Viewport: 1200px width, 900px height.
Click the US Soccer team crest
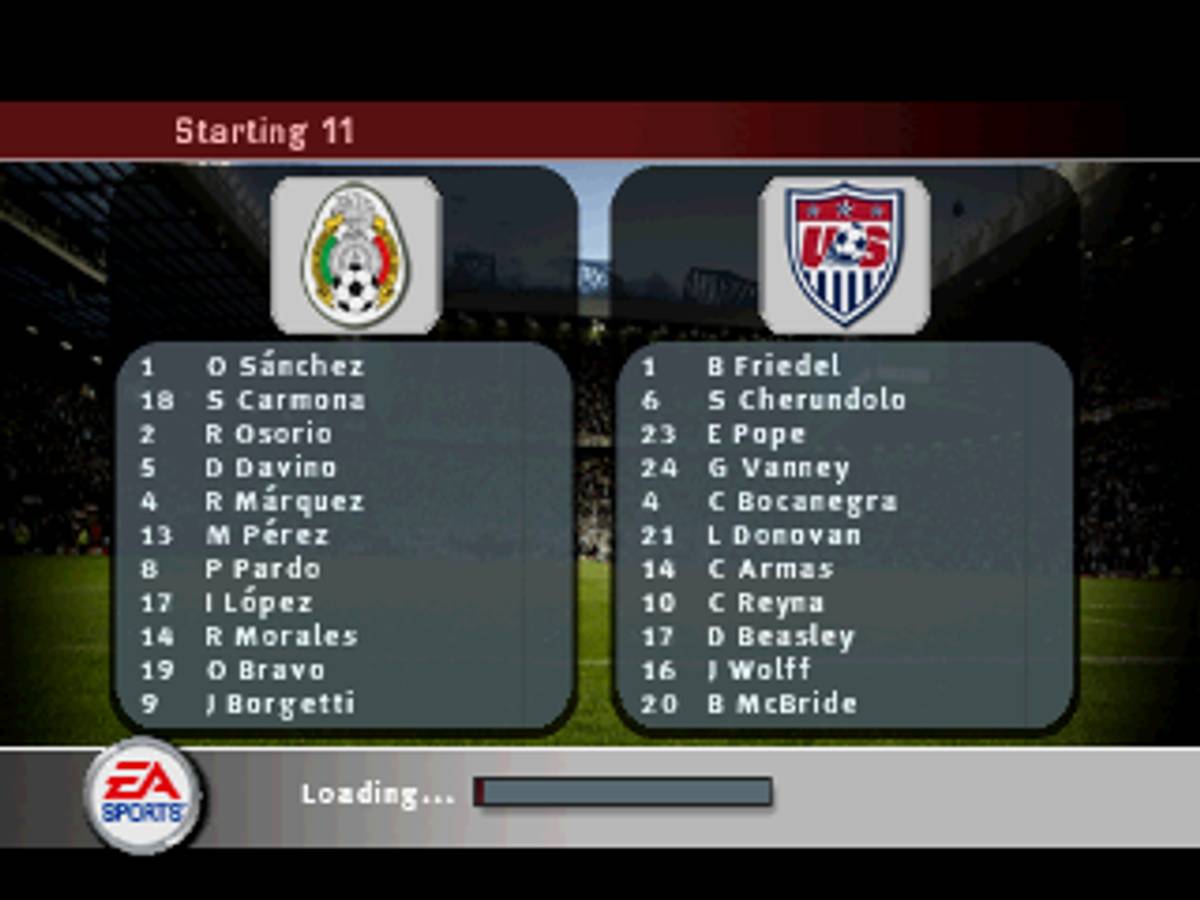pos(845,255)
